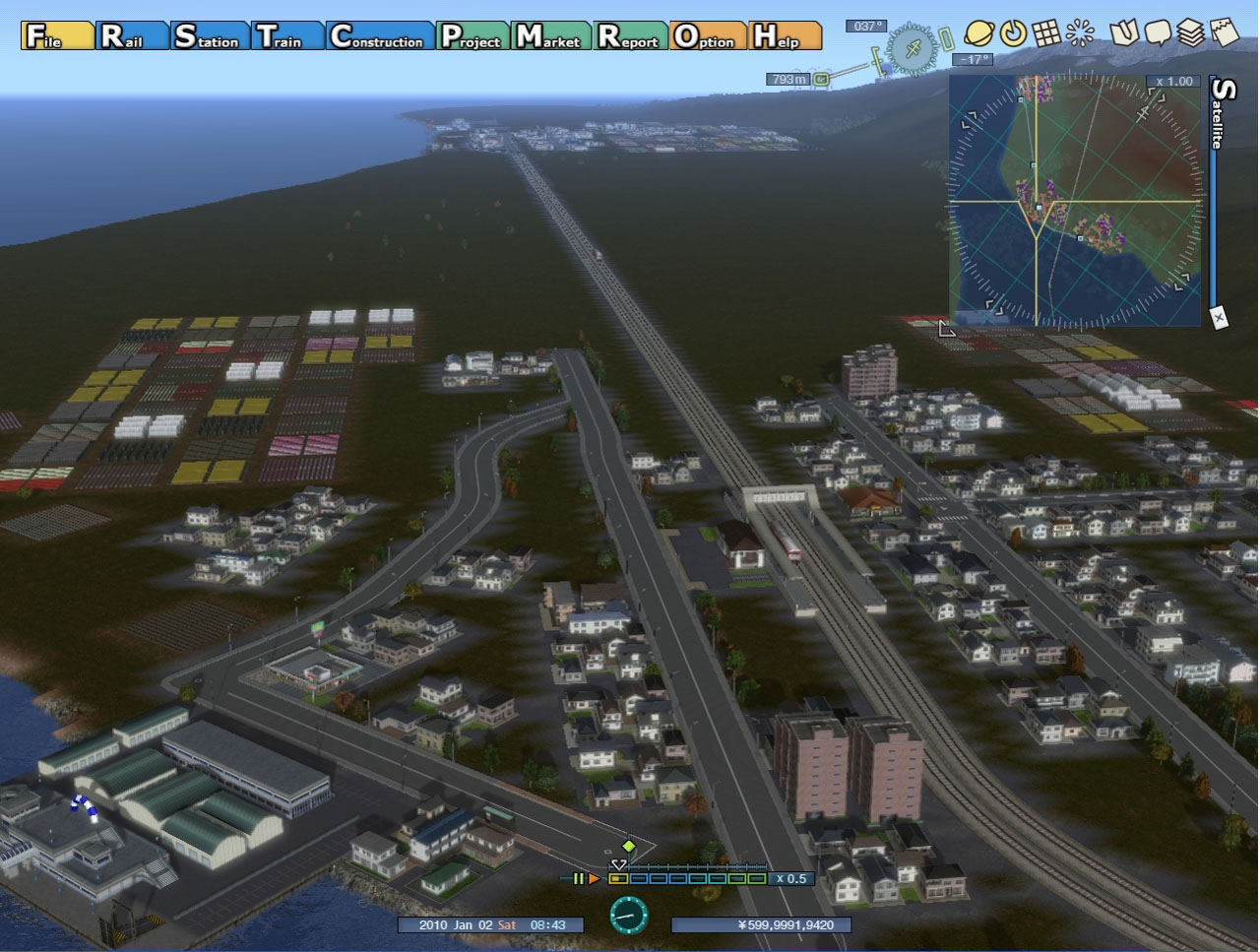
Task: Pause the game with the pause button
Action: point(579,878)
